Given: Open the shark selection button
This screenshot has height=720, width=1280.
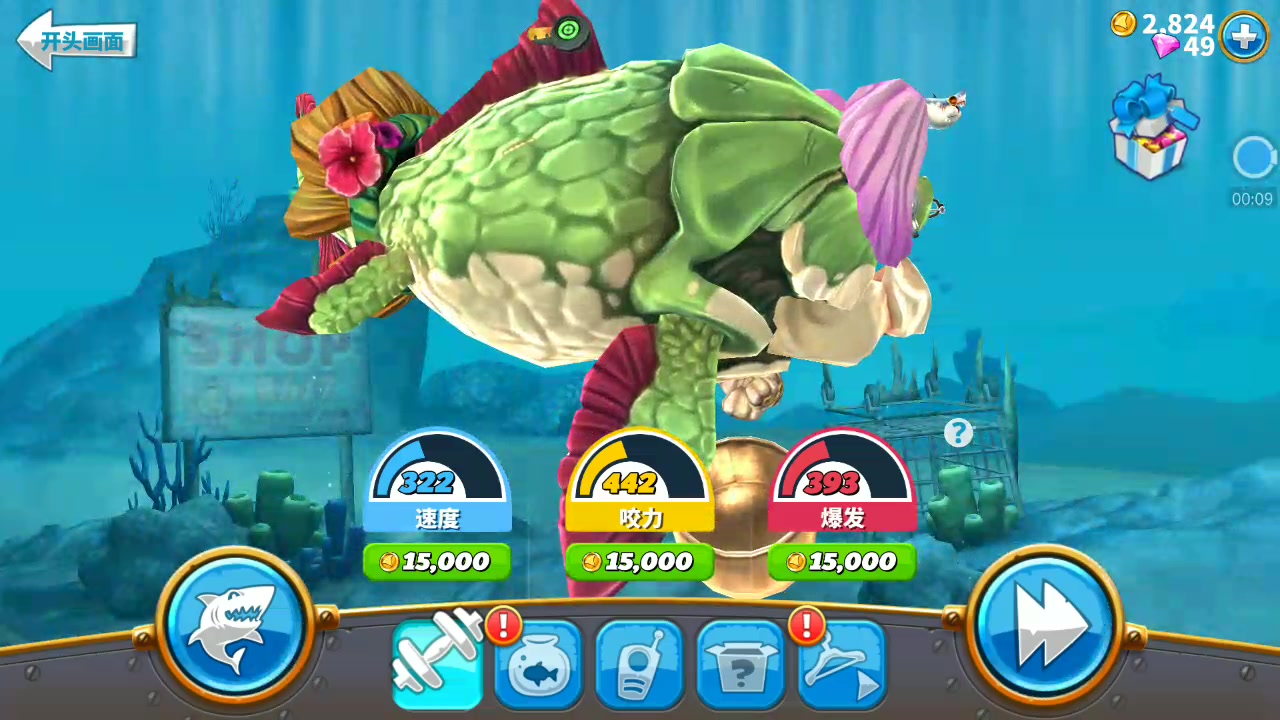Looking at the screenshot, I should pyautogui.click(x=236, y=624).
